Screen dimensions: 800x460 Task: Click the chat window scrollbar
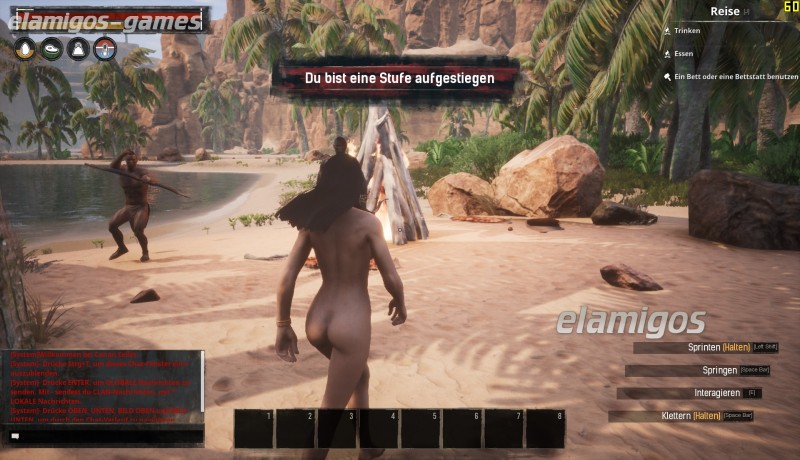pyautogui.click(x=203, y=387)
